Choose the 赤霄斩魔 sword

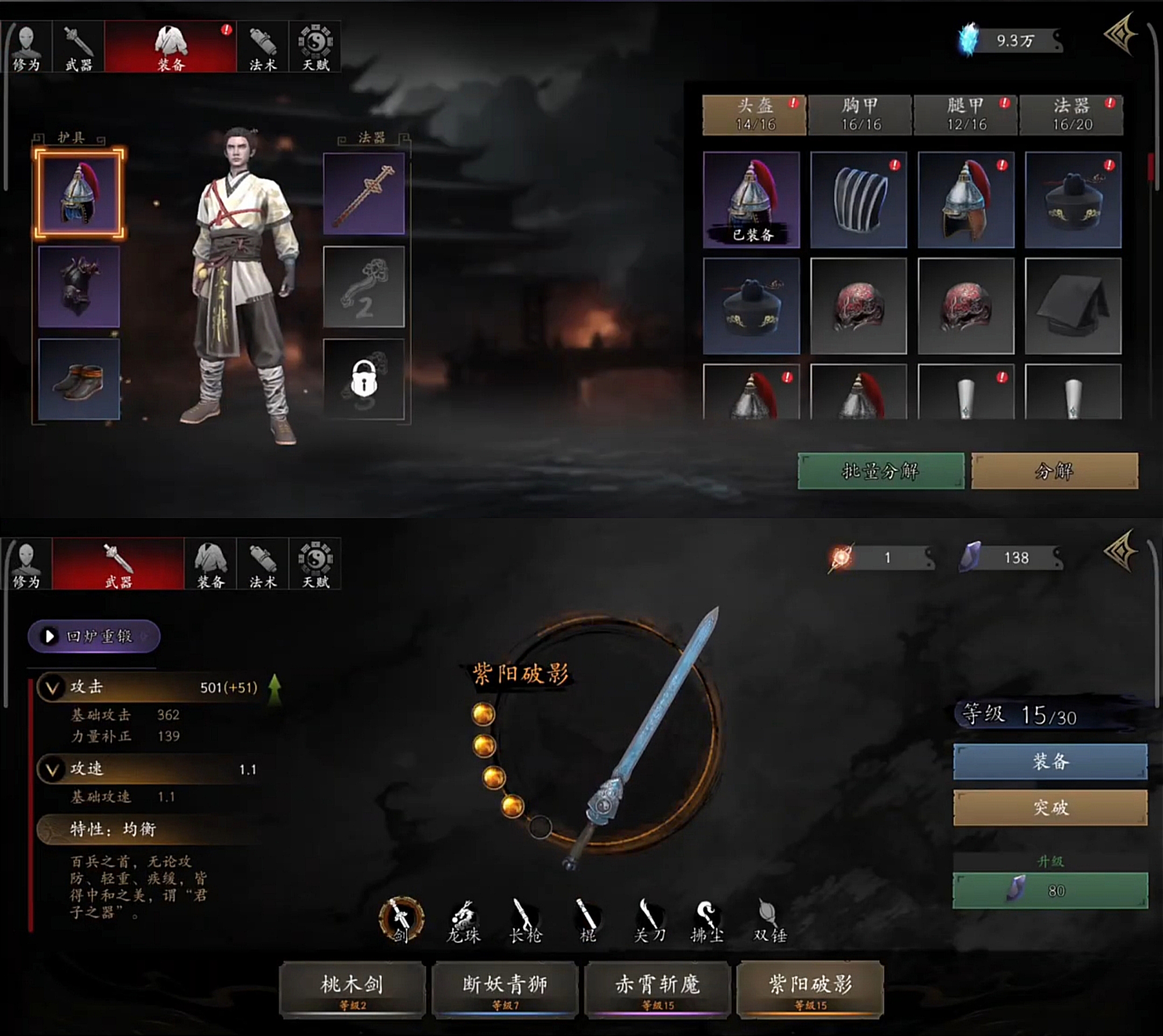657,989
